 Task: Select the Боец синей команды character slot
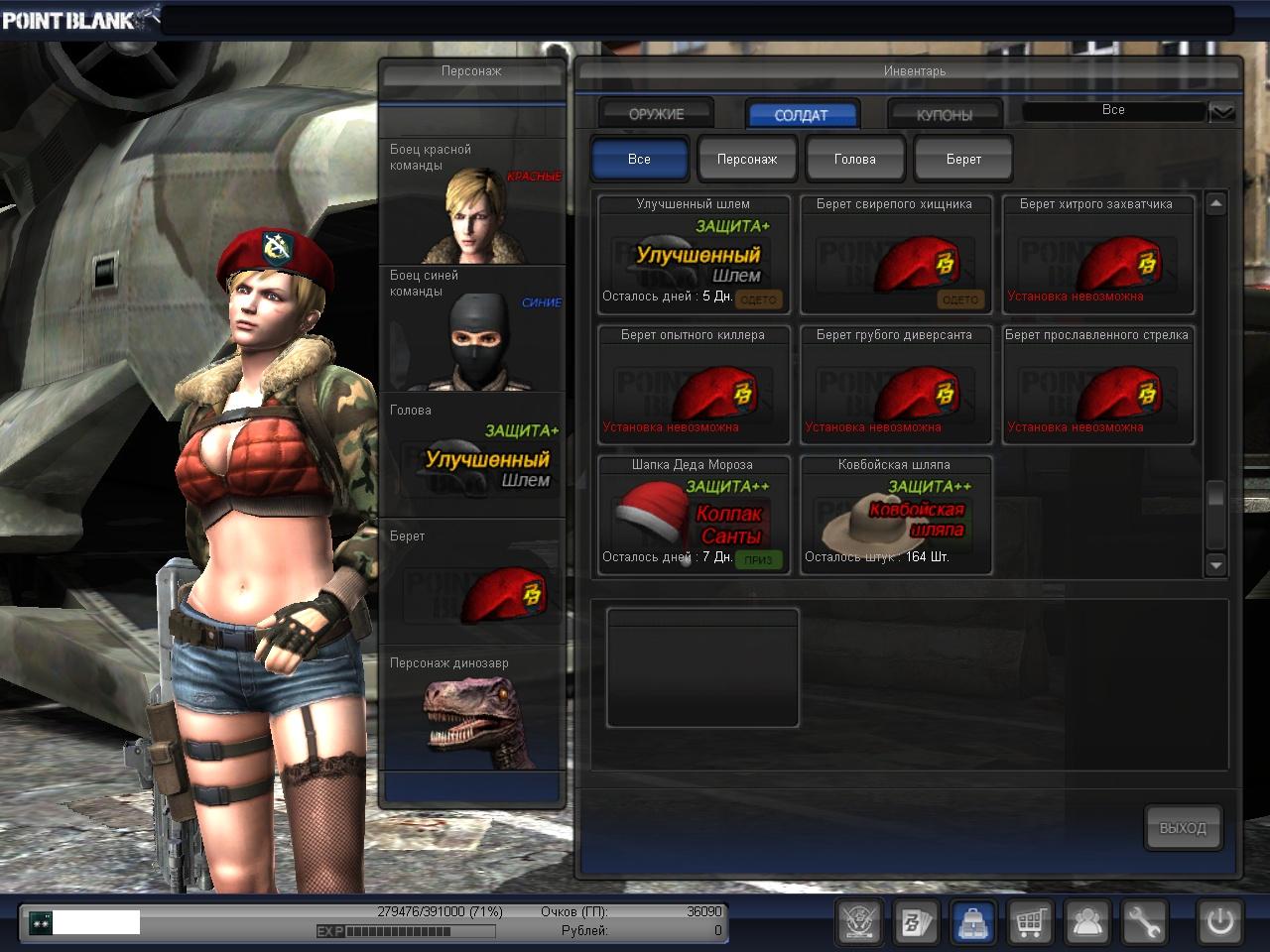click(472, 328)
